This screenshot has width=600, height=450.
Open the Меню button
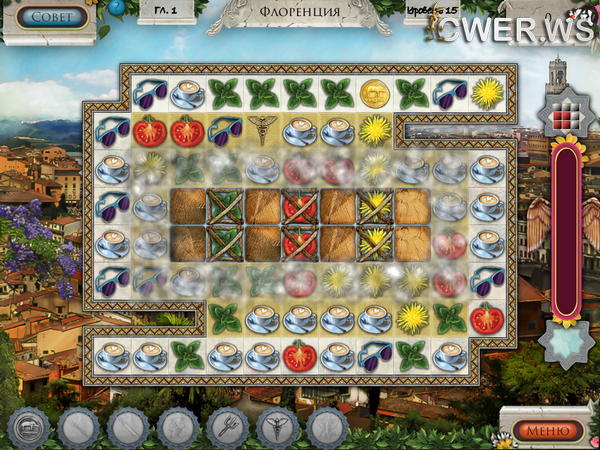tap(546, 430)
